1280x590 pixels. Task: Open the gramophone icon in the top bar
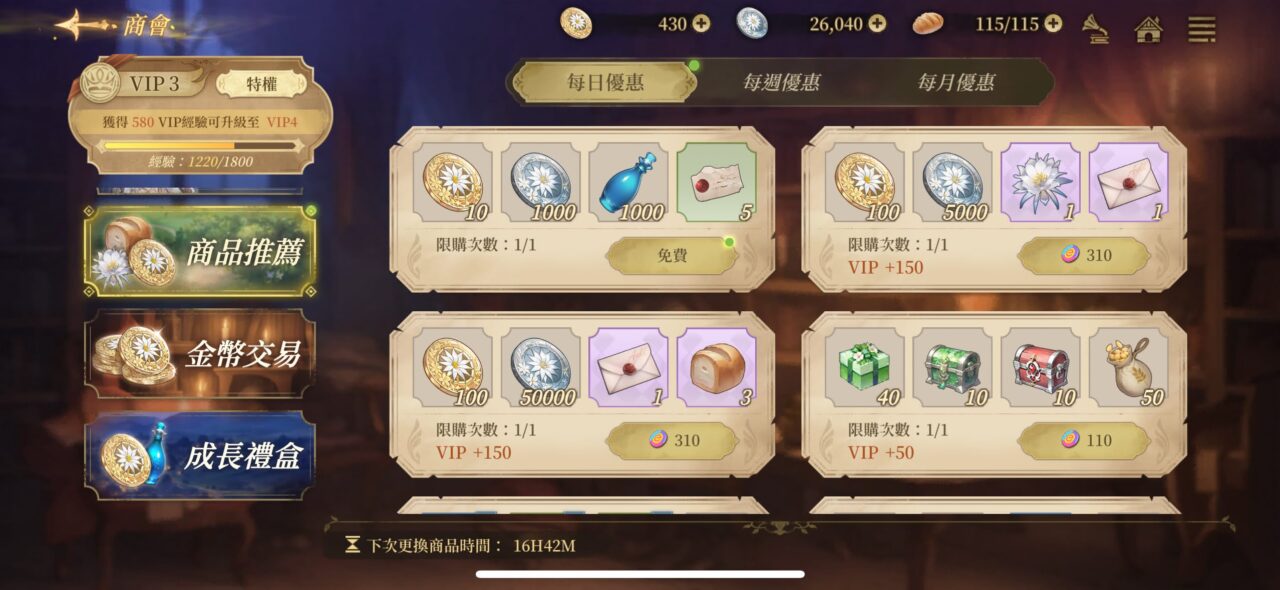click(x=1097, y=29)
